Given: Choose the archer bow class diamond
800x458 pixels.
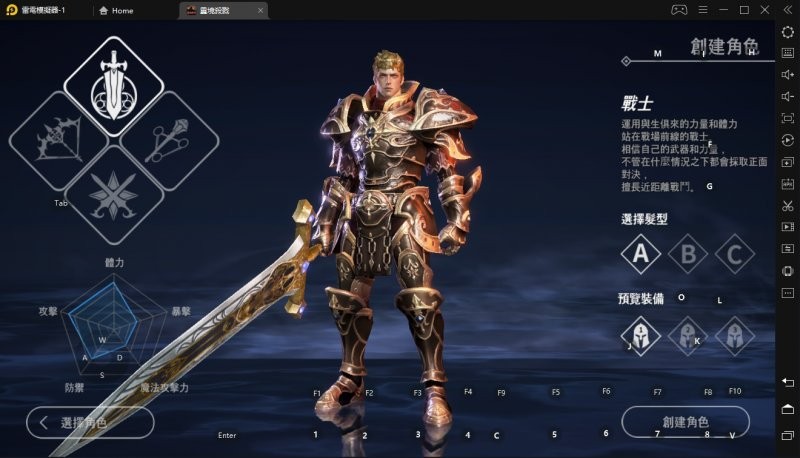Looking at the screenshot, I should (56, 140).
